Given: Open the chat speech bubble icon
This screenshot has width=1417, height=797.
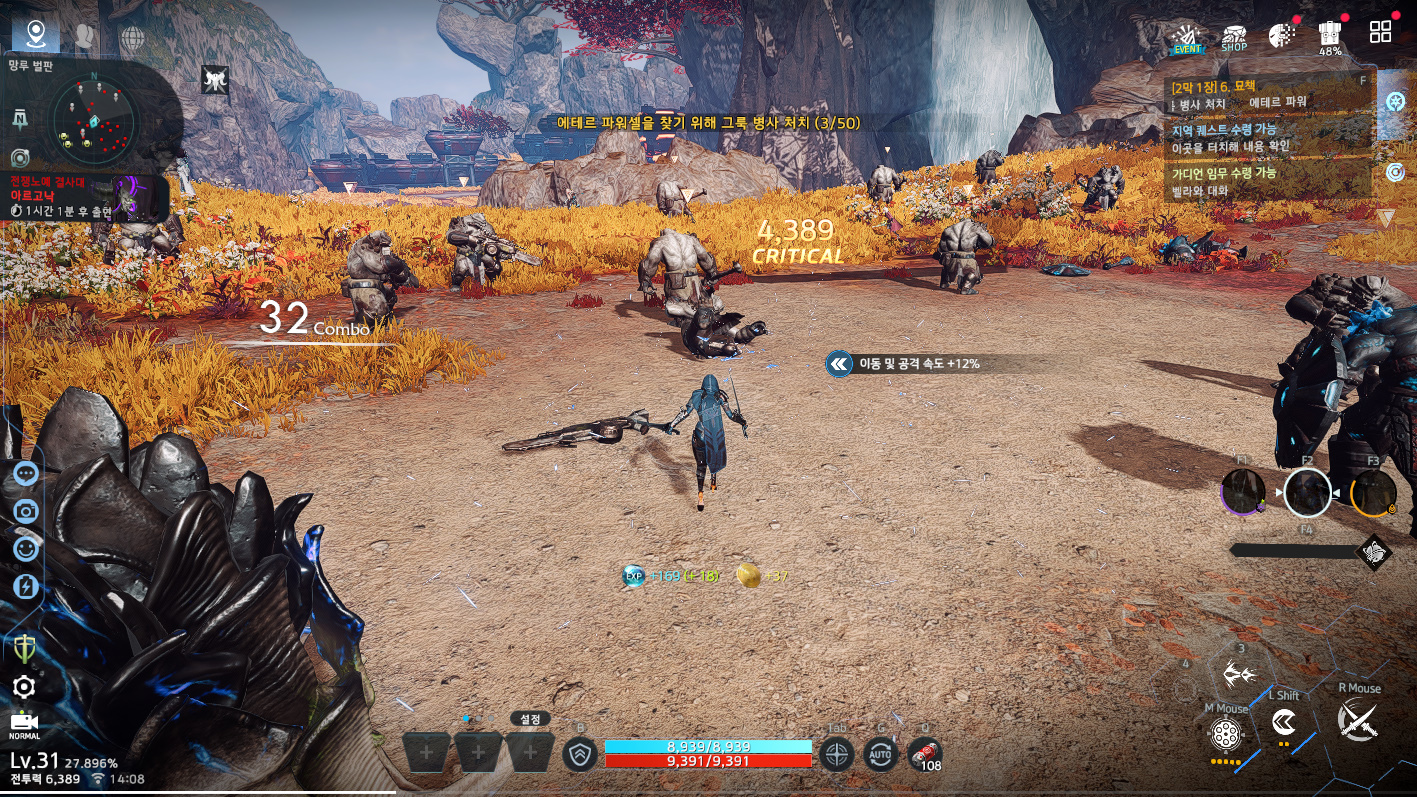Looking at the screenshot, I should point(26,474).
